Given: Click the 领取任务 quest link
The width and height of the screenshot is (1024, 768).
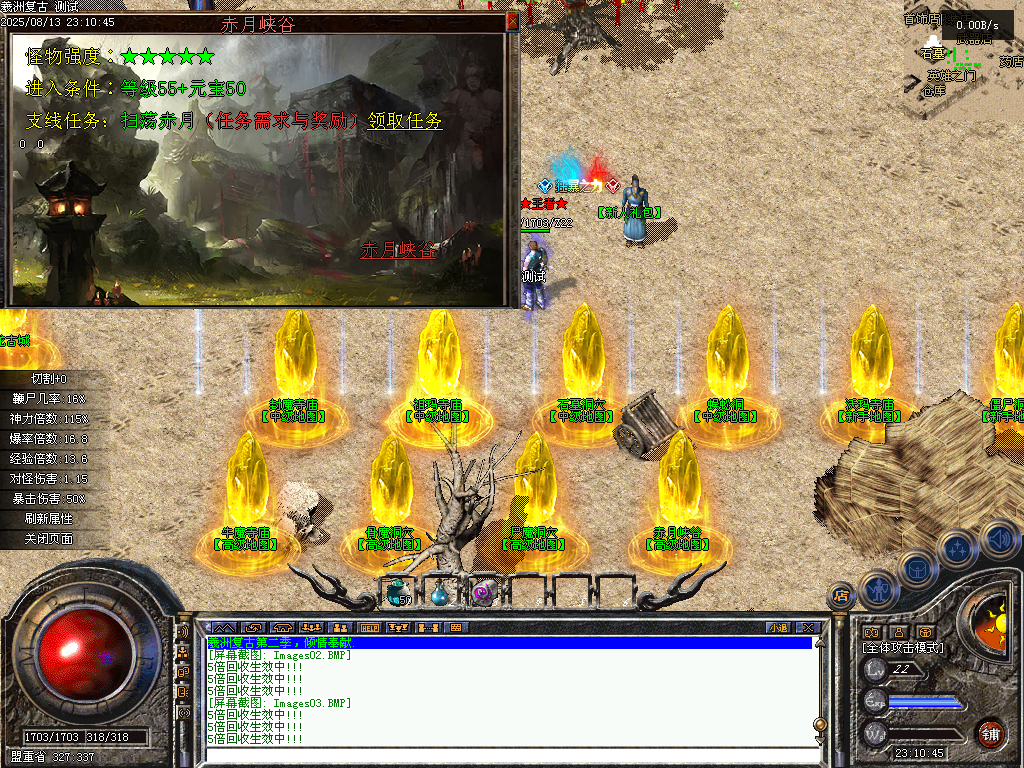Looking at the screenshot, I should pyautogui.click(x=405, y=121).
